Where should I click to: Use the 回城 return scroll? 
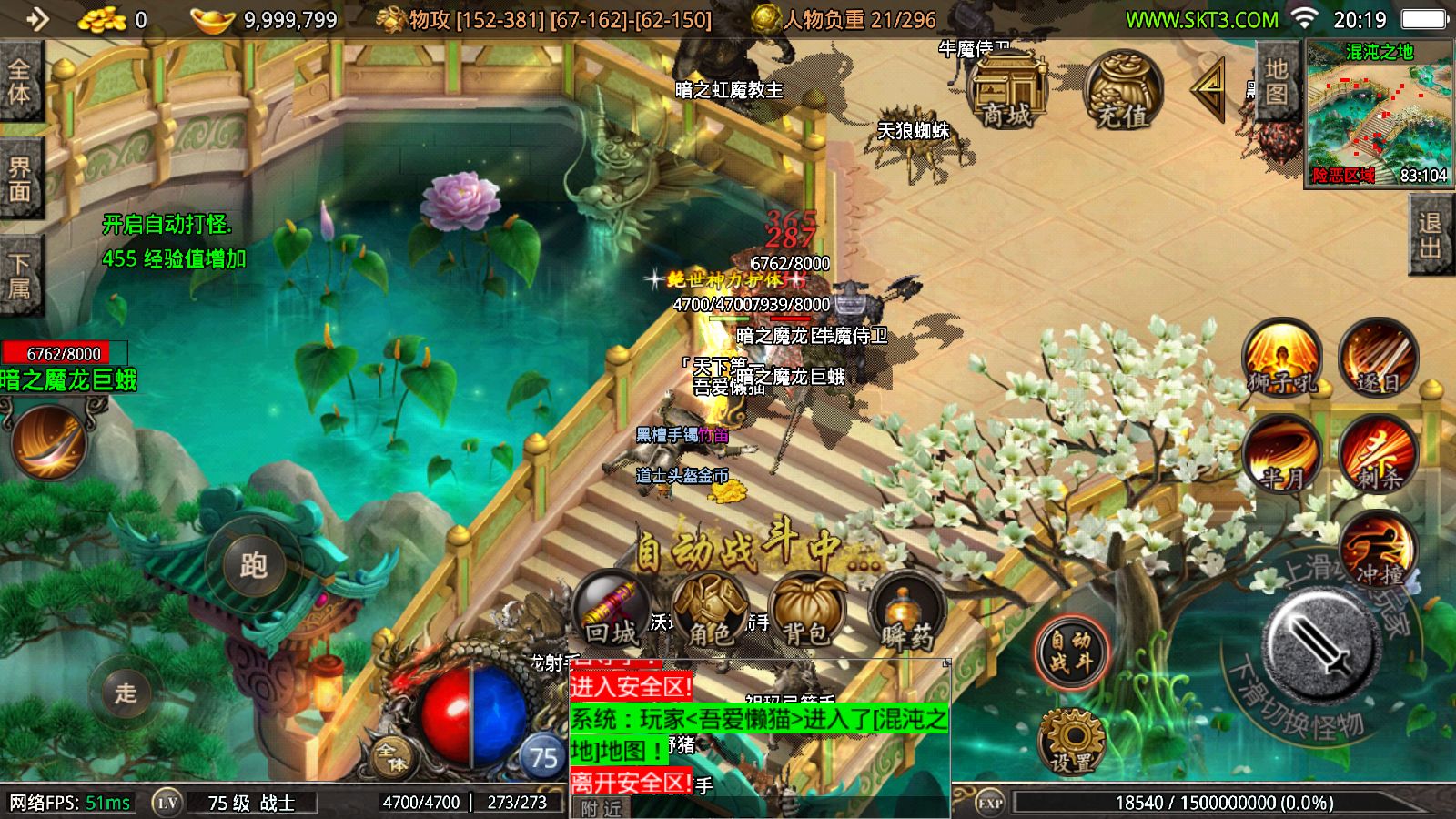click(x=612, y=610)
